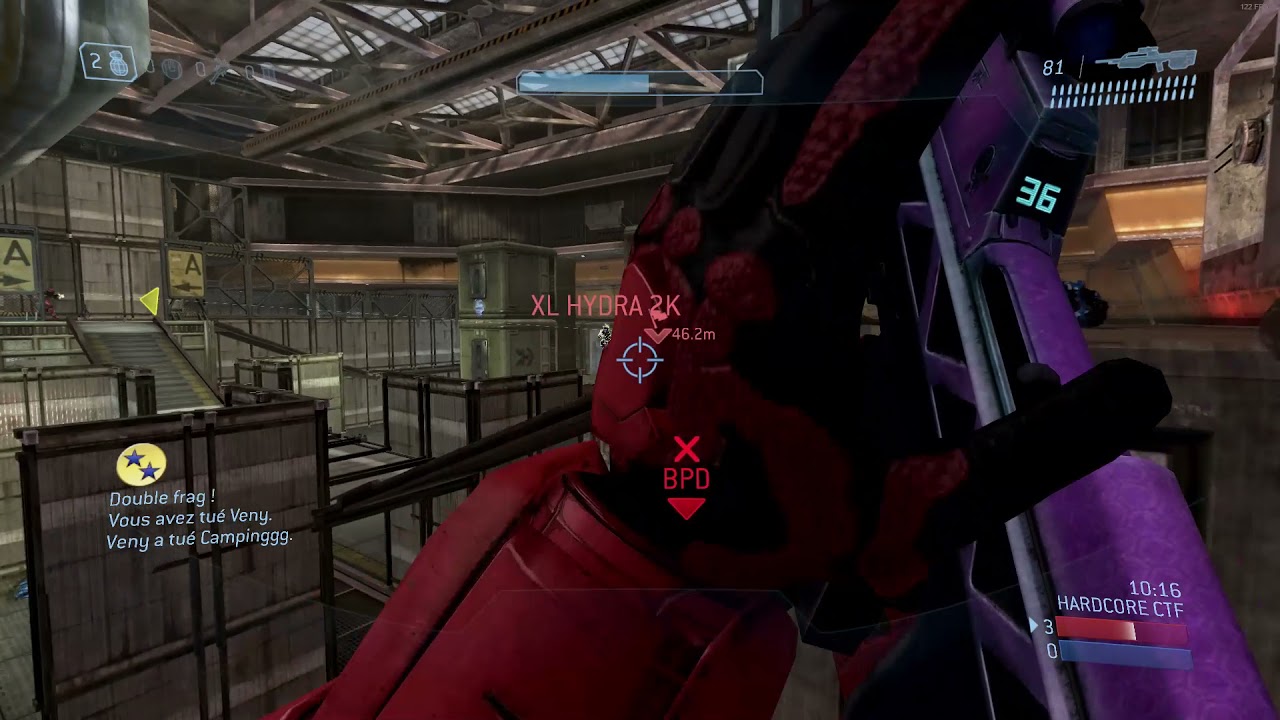This screenshot has width=1280, height=720.
Task: Select the dimmed plasma grenade icon
Action: 171,69
